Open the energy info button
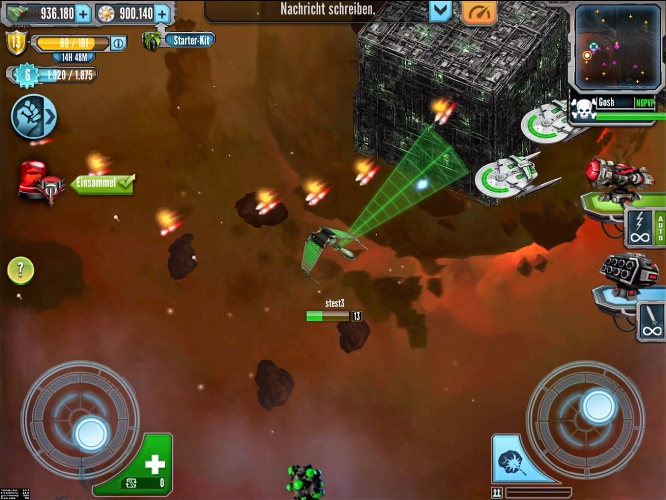 point(118,43)
